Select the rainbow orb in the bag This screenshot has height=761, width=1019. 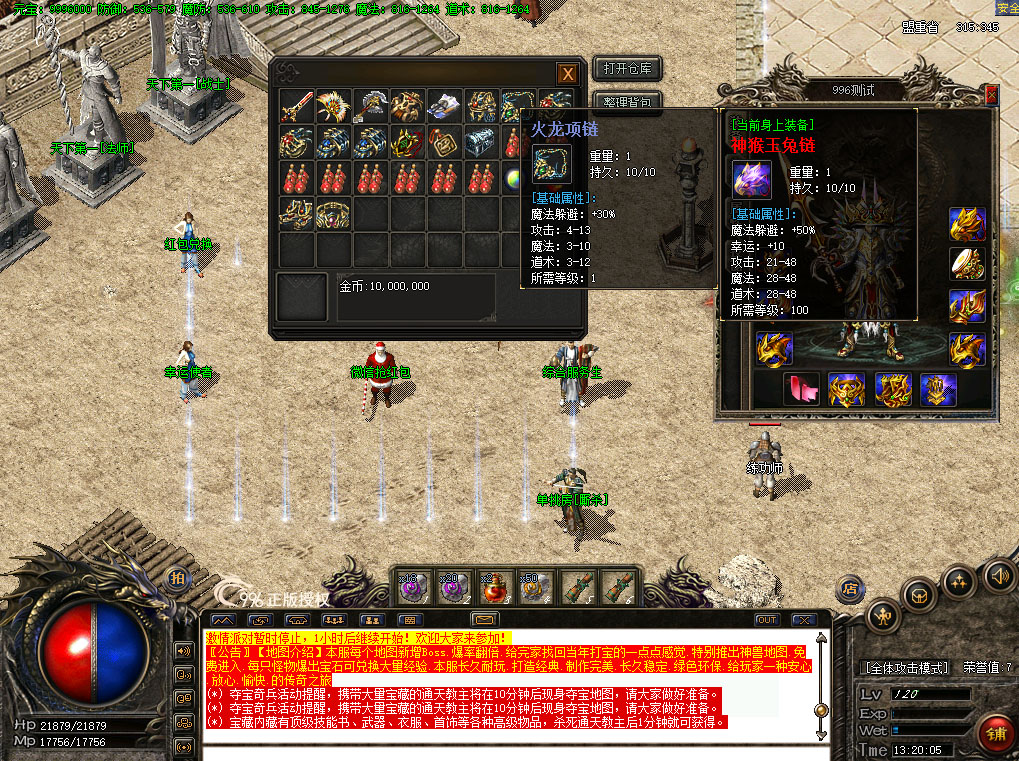(513, 178)
